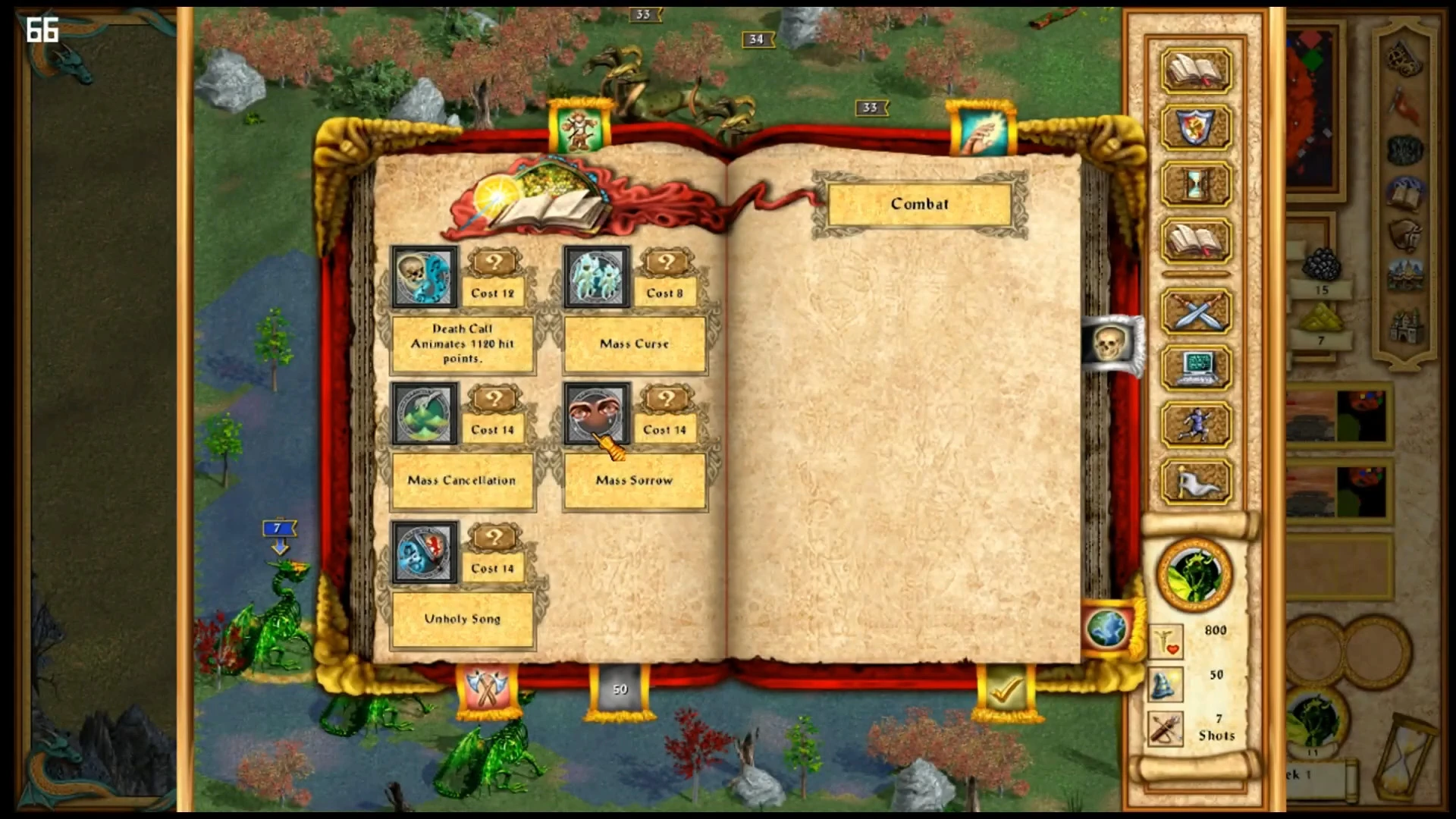Image resolution: width=1456 pixels, height=819 pixels.
Task: Click the Unholy Song spell icon
Action: [424, 552]
